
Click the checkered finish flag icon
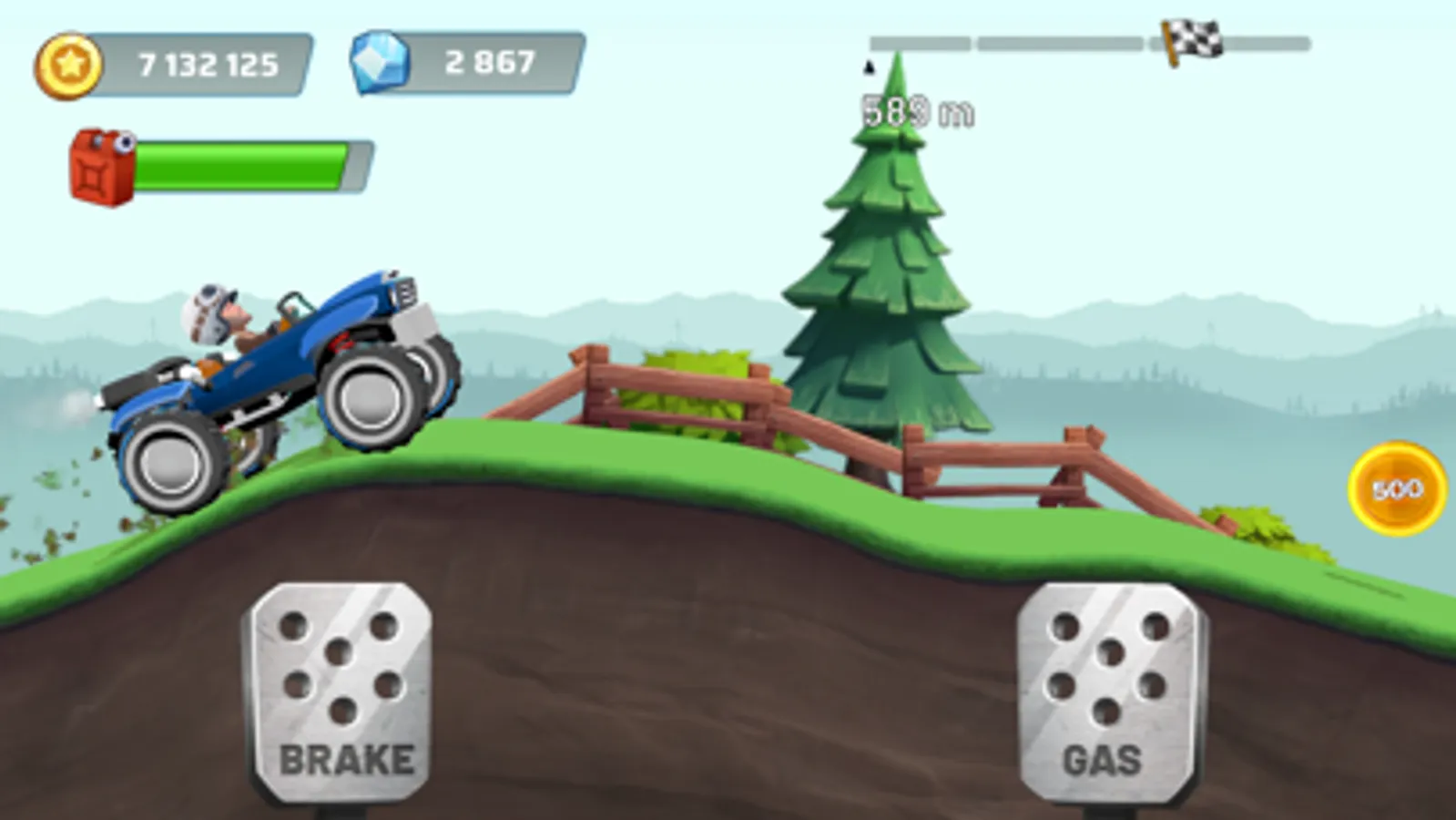click(x=1193, y=36)
